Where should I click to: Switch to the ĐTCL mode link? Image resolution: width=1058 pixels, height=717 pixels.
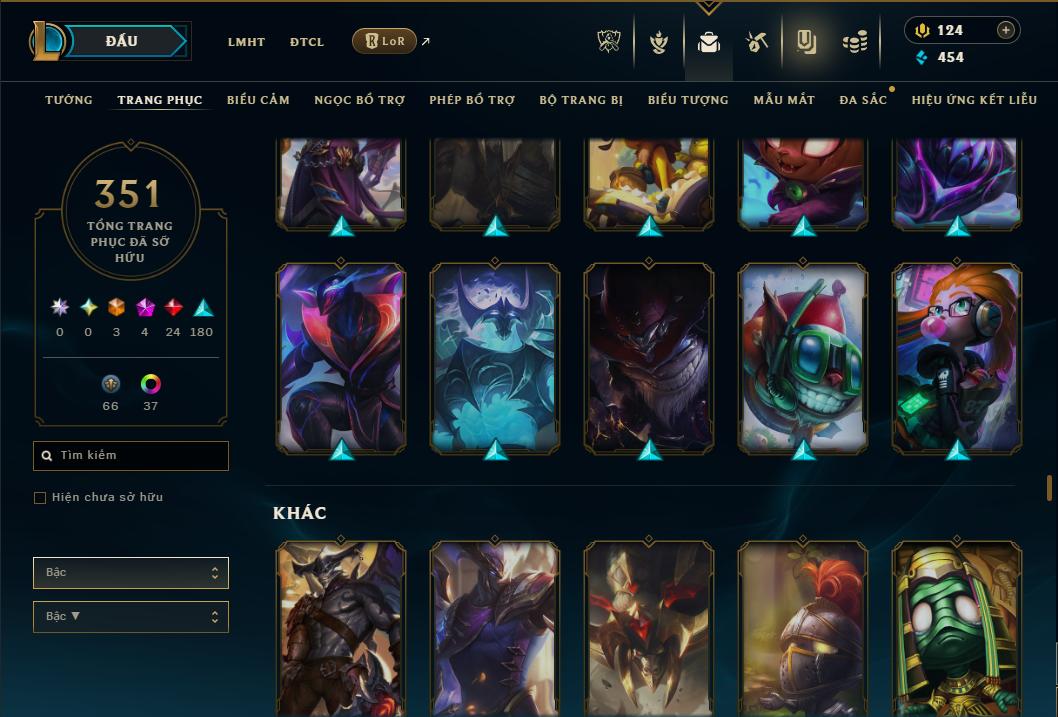click(307, 42)
